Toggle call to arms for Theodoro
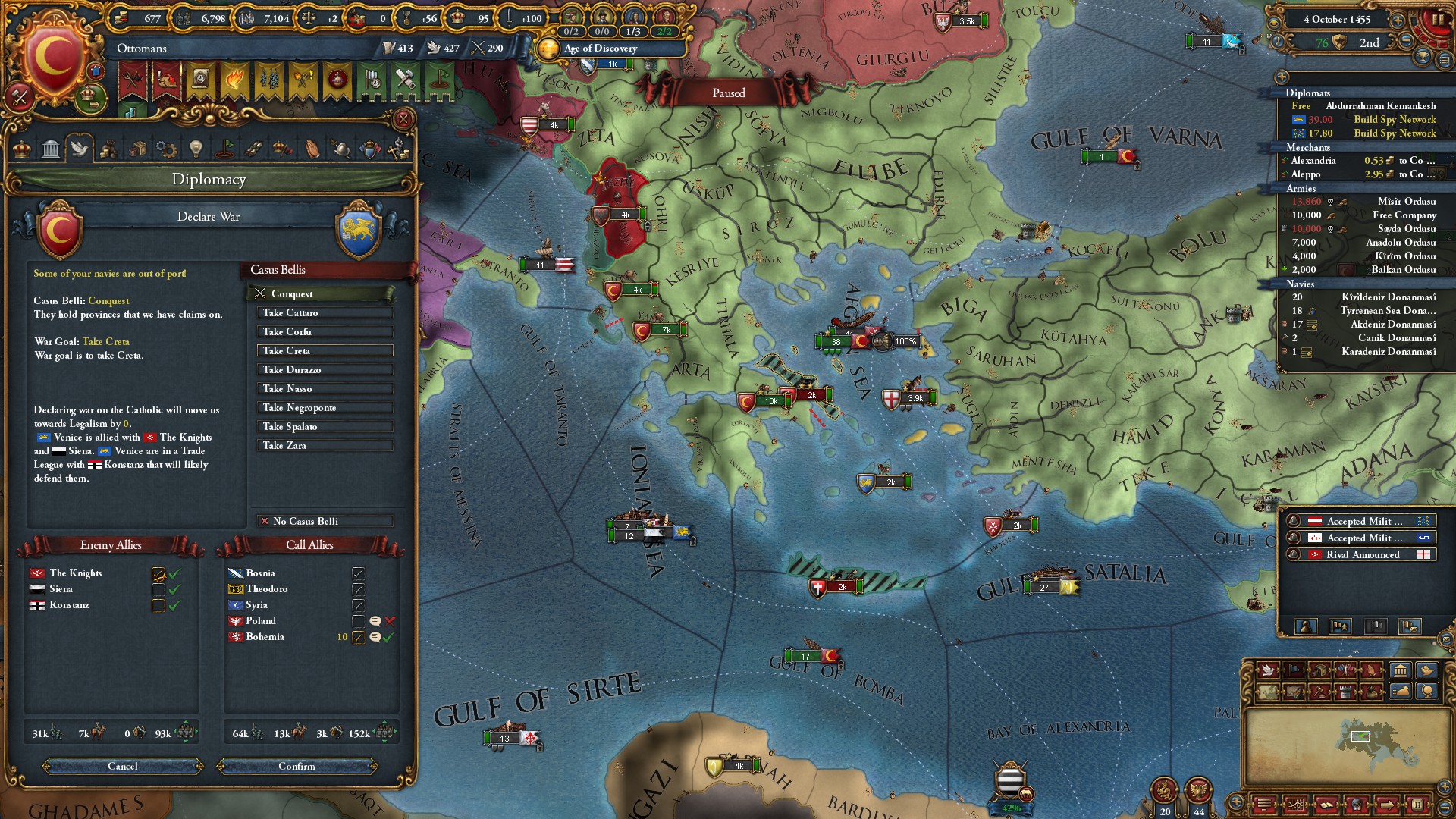The width and height of the screenshot is (1456, 819). point(358,590)
